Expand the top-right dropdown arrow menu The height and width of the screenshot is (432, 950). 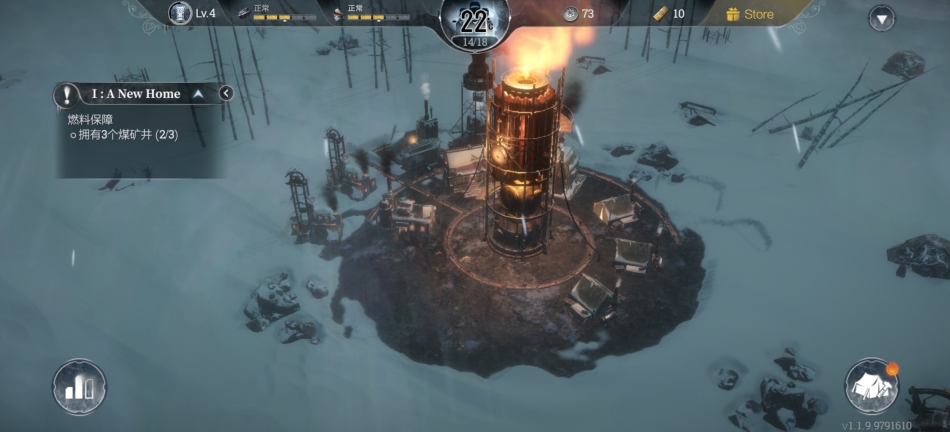[x=881, y=18]
